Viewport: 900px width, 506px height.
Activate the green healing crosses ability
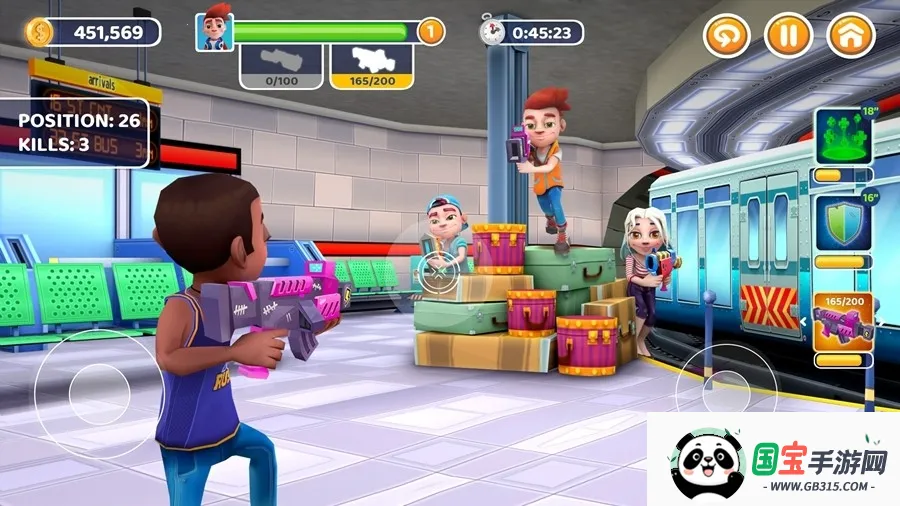pyautogui.click(x=844, y=137)
